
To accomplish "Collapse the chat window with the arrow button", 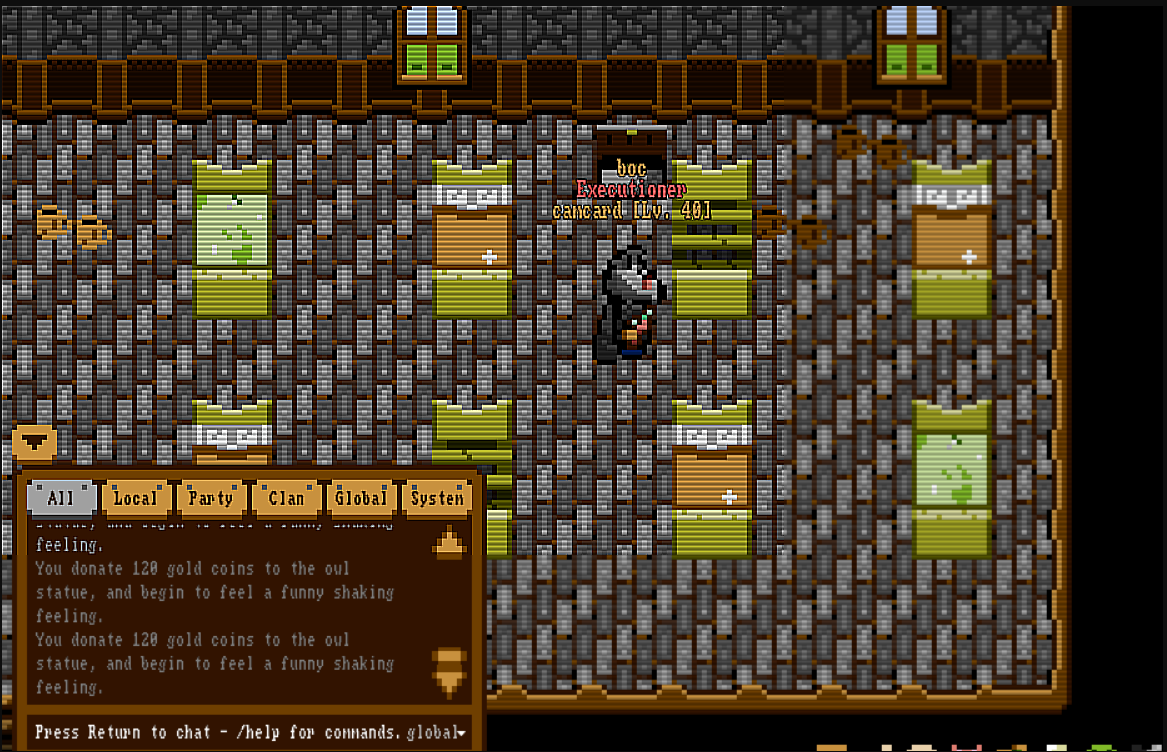I will (34, 441).
